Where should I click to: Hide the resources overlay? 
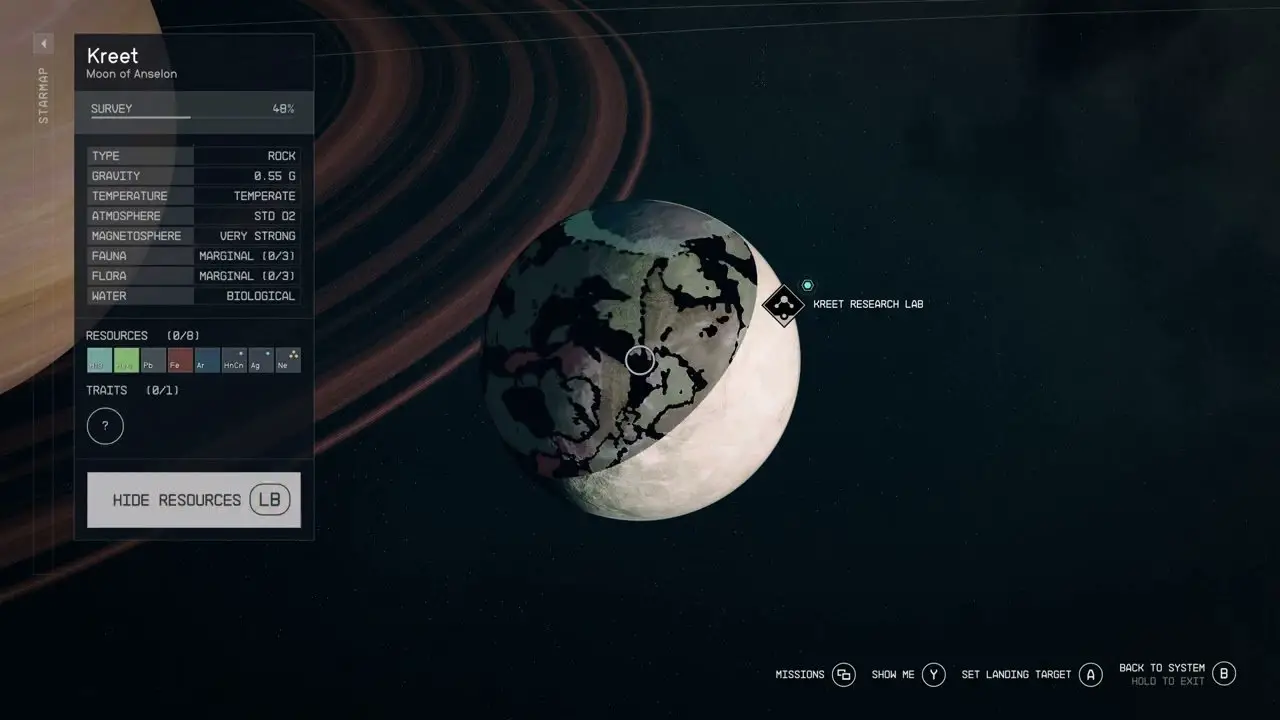[193, 500]
